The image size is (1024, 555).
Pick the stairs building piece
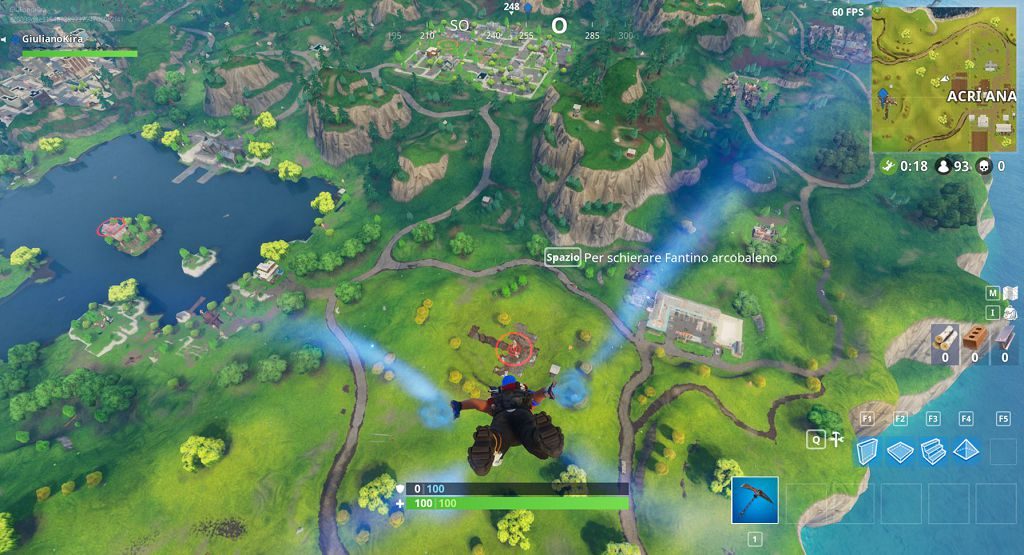pos(933,451)
